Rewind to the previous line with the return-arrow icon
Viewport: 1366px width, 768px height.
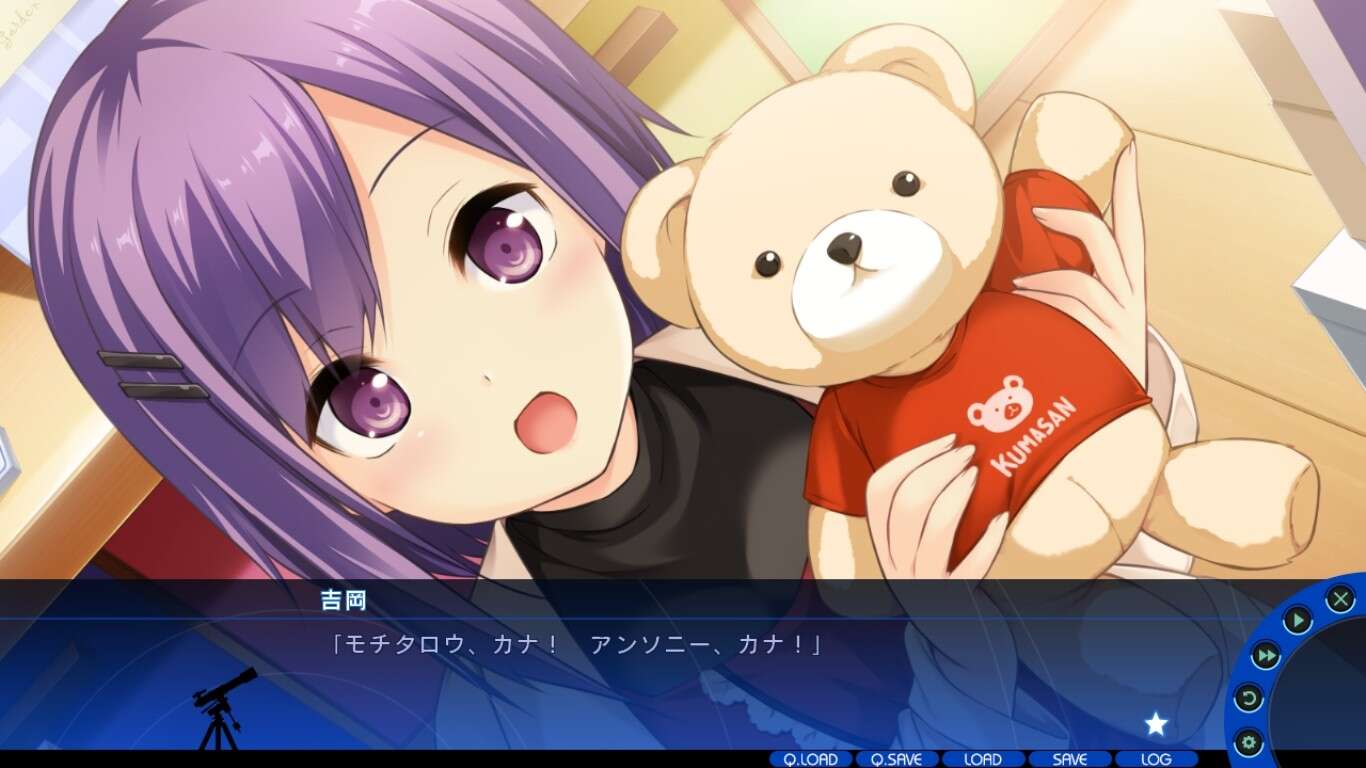pyautogui.click(x=1249, y=698)
